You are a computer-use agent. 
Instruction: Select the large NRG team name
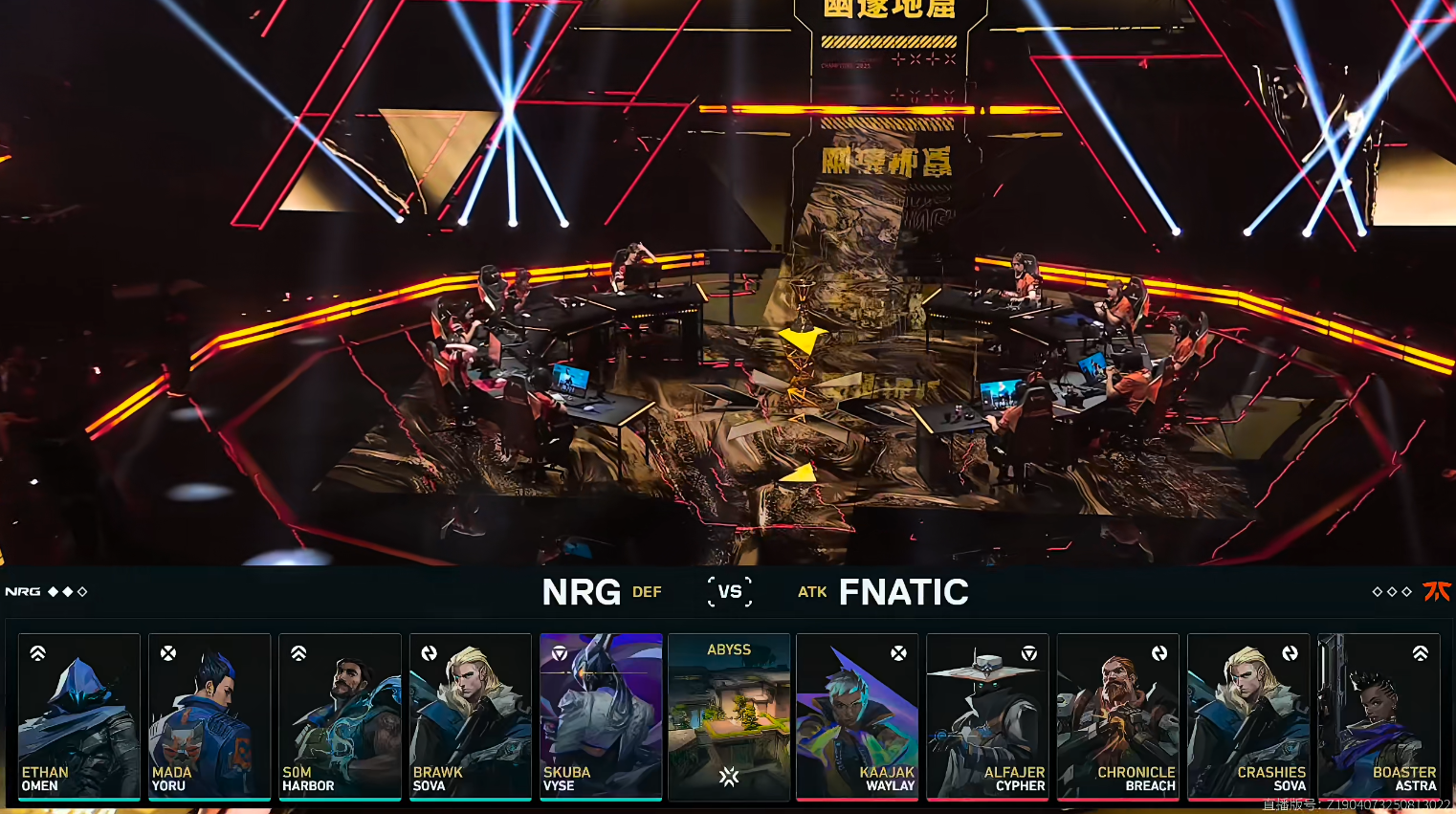coord(582,593)
